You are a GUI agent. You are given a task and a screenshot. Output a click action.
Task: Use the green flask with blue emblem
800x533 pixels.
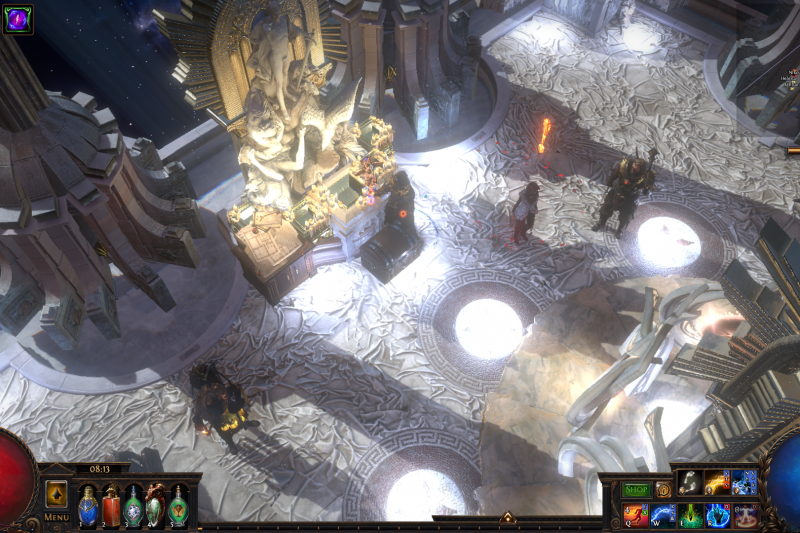point(133,503)
